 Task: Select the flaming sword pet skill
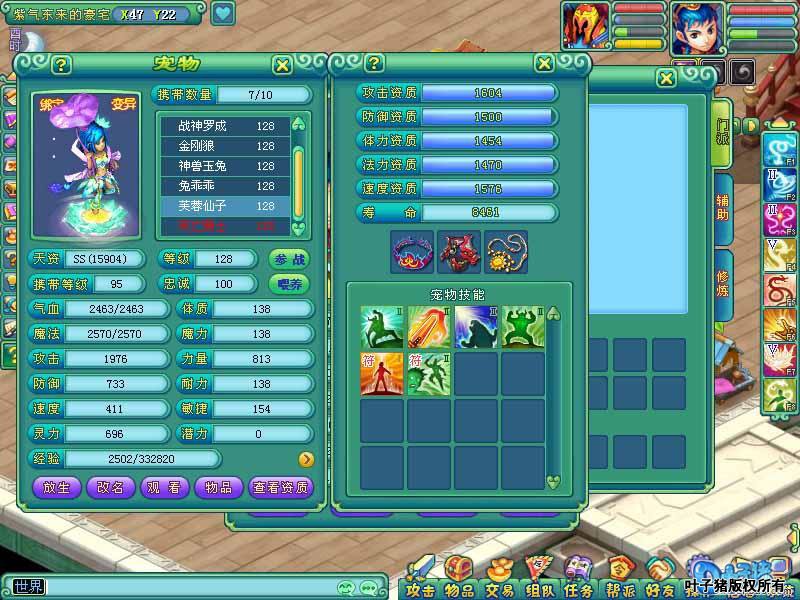(x=429, y=327)
